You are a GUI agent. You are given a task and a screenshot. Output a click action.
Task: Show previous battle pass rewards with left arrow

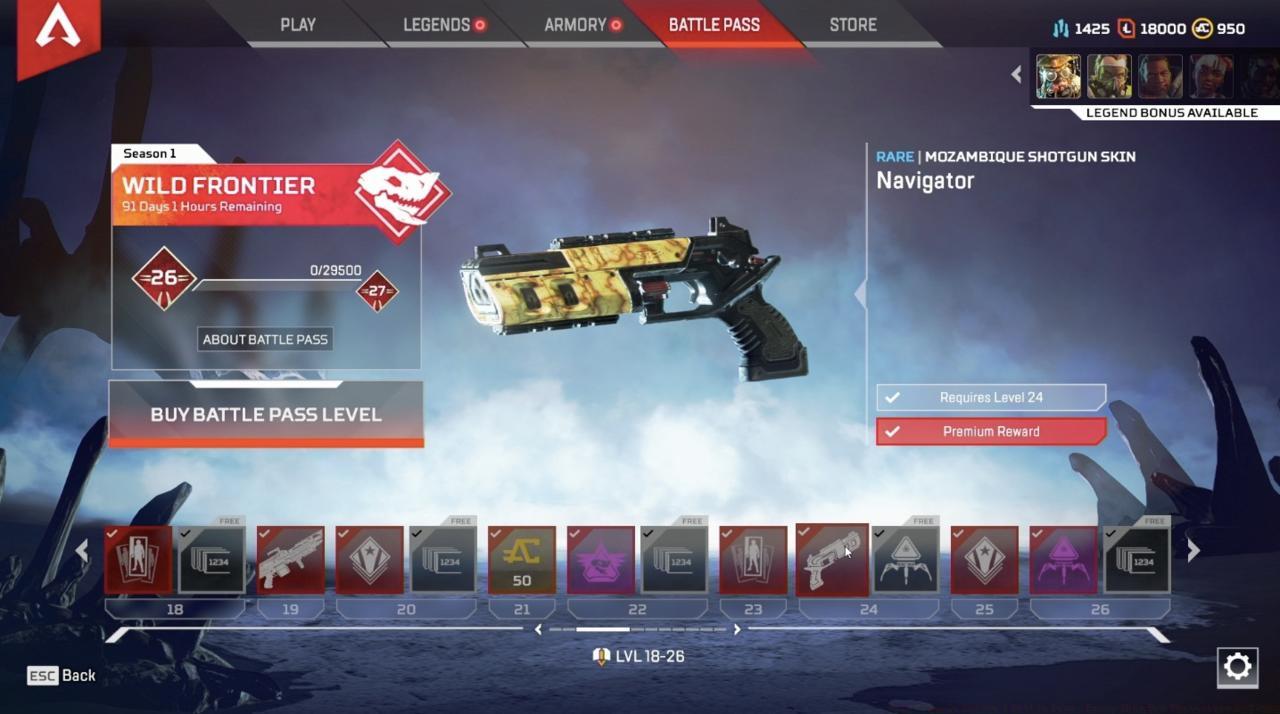coord(82,551)
